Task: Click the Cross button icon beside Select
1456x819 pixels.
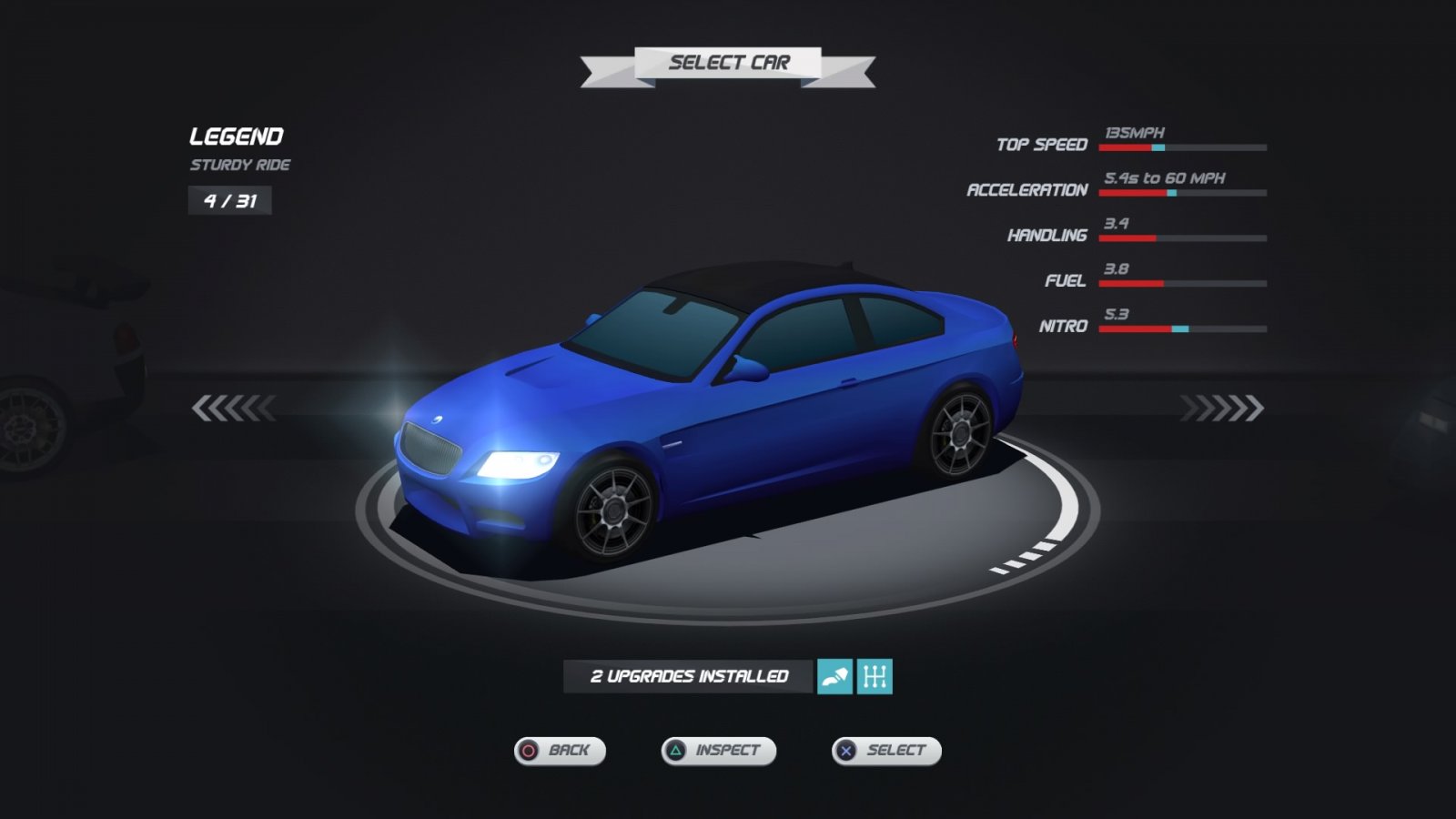Action: (x=846, y=751)
